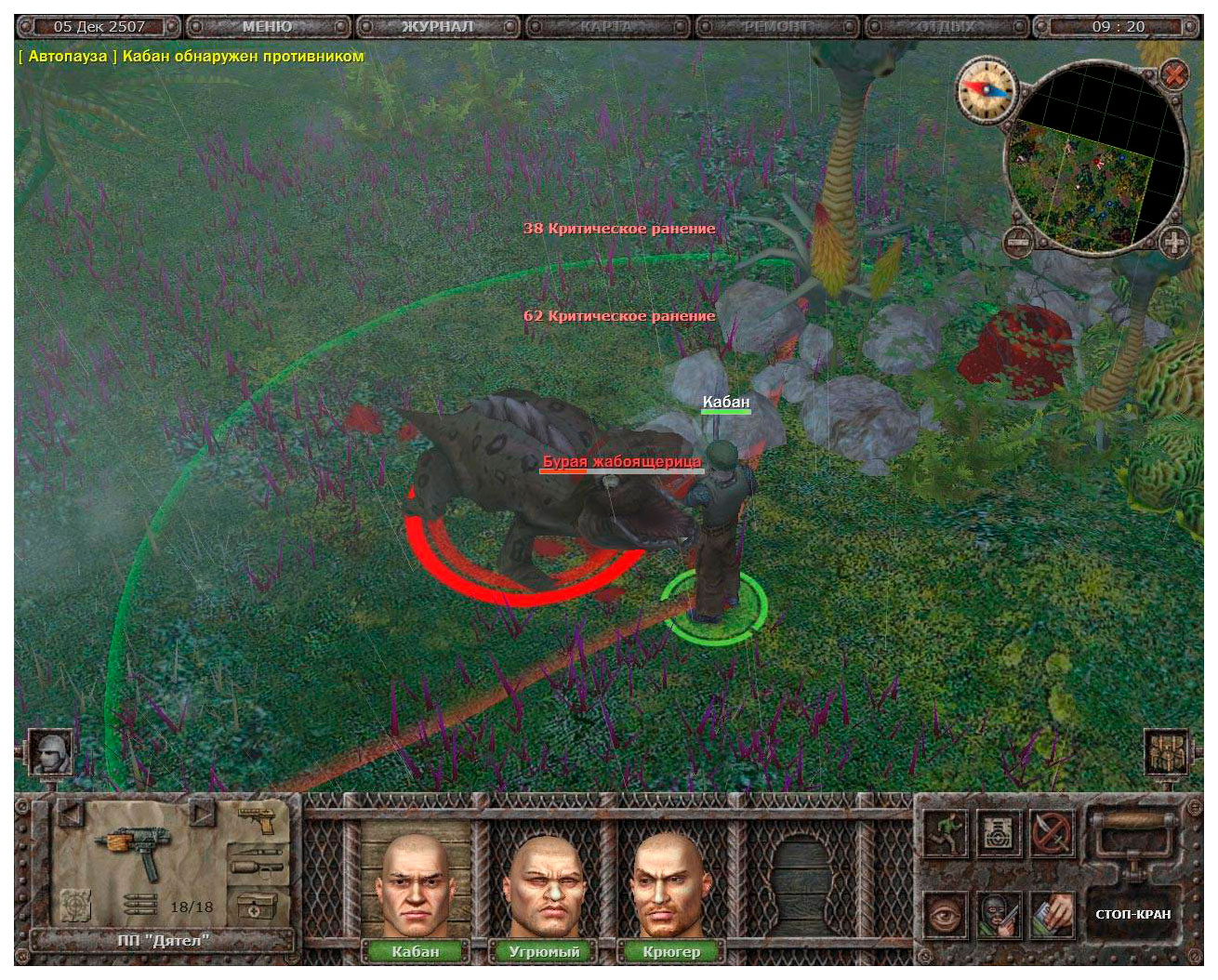Screen dimensions: 1218x980
Task: Activate the eye observation icon
Action: click(945, 915)
